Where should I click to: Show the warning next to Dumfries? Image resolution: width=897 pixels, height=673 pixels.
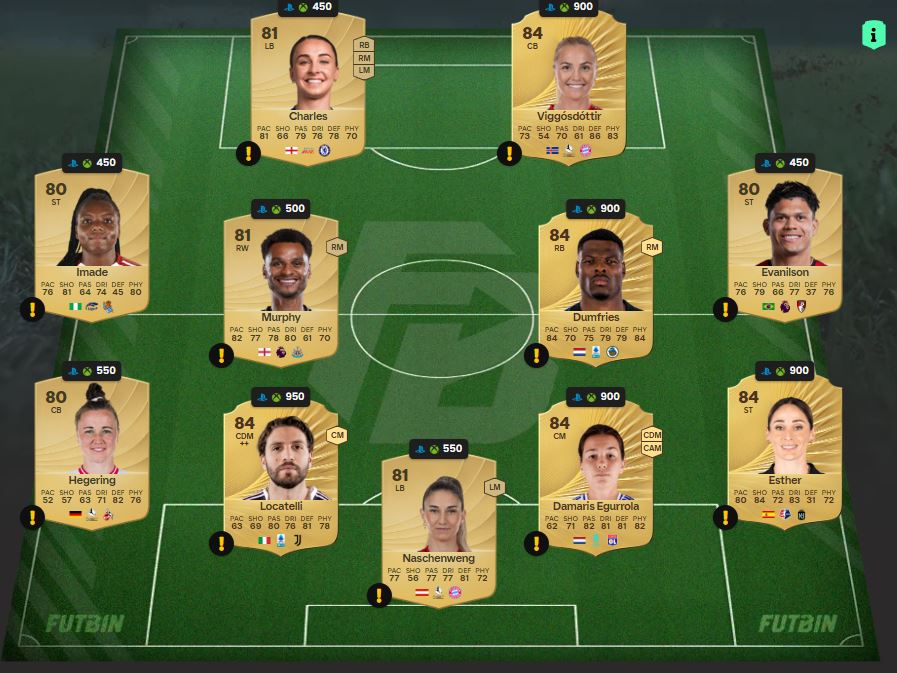(537, 355)
